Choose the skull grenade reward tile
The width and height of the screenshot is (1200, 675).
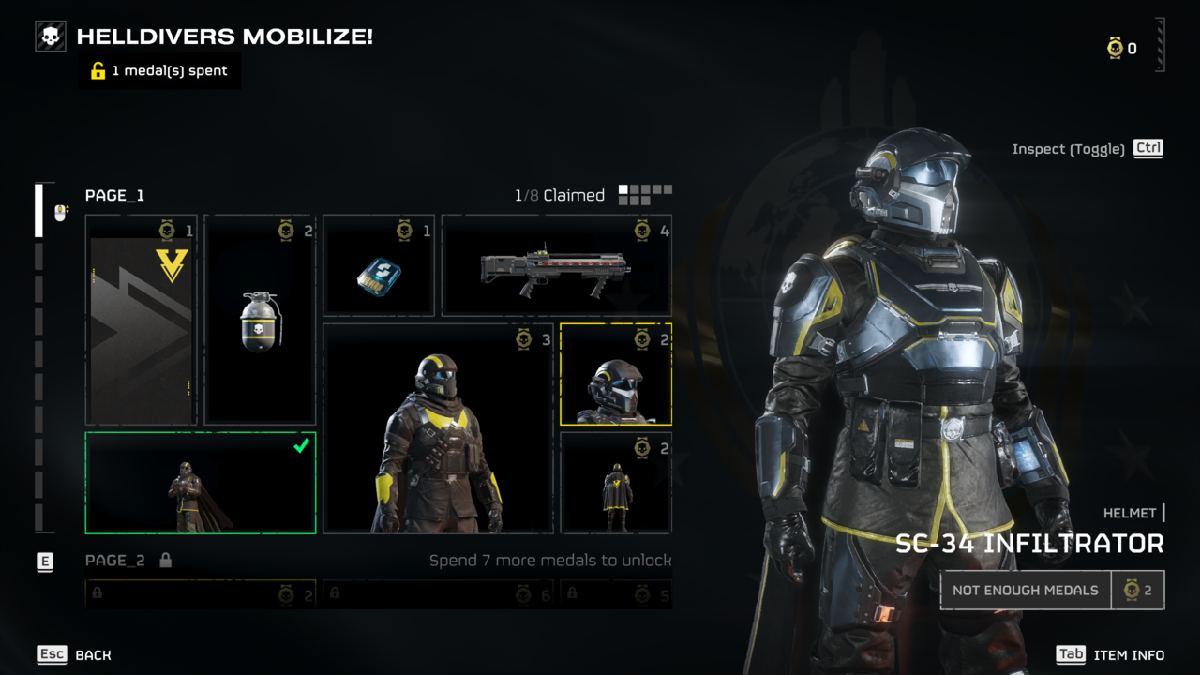[260, 320]
